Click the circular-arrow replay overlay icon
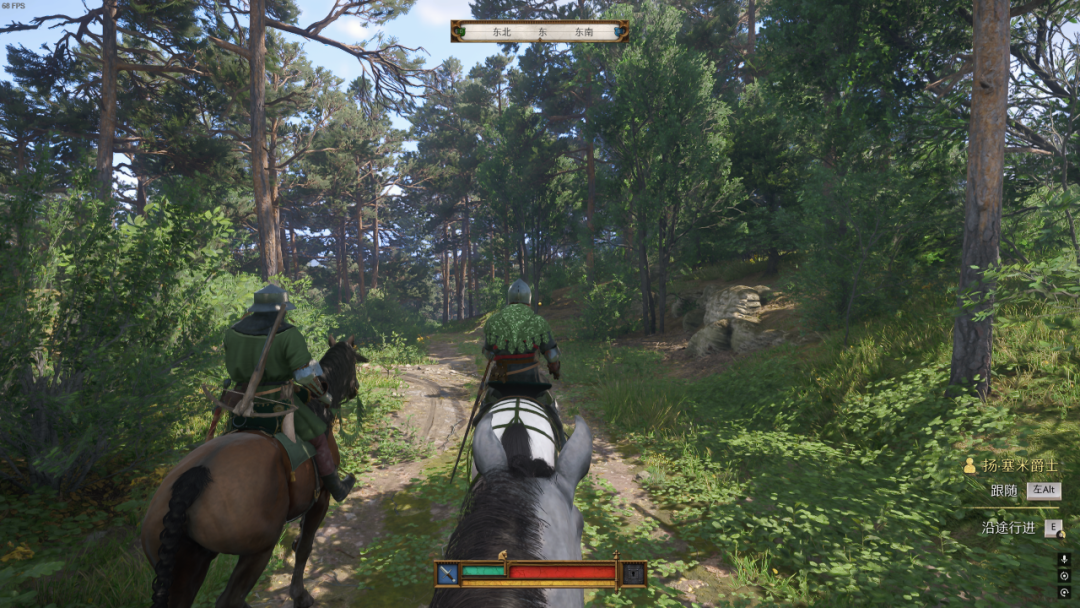 coord(1064,592)
